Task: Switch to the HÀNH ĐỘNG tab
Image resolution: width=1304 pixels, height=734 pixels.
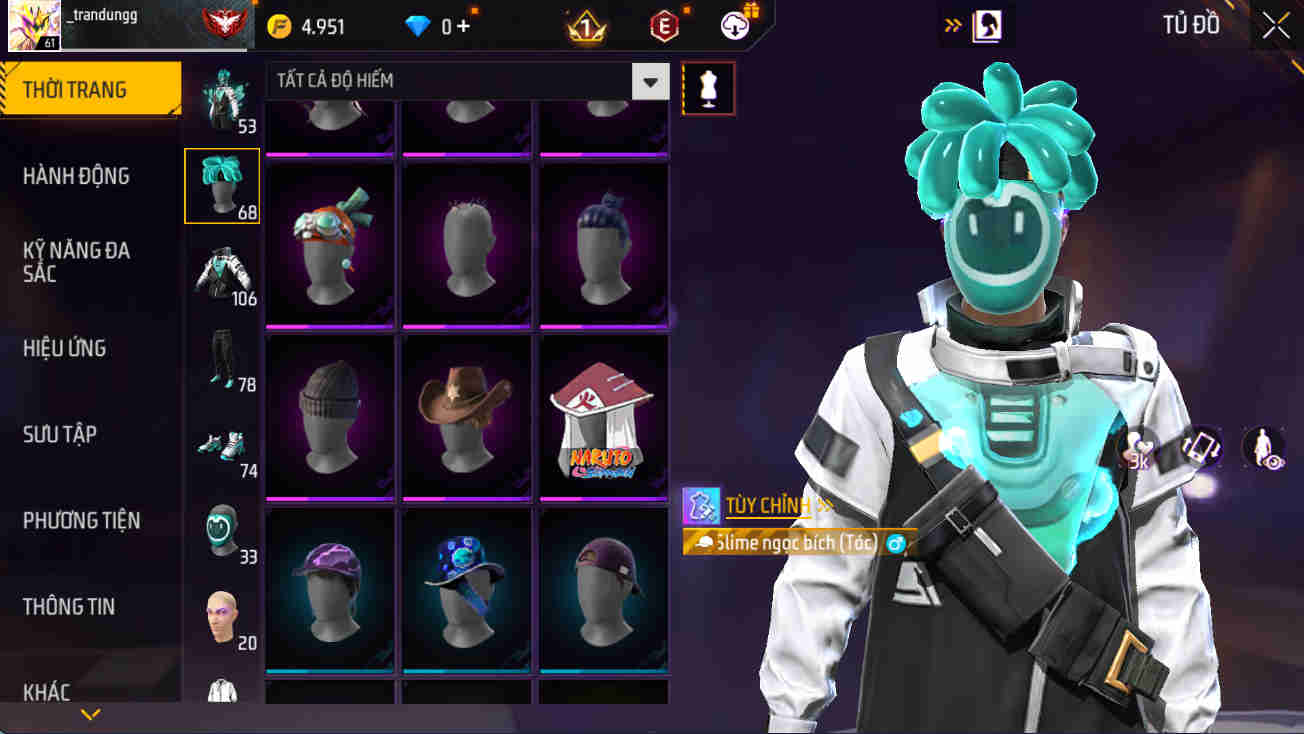Action: pos(88,175)
